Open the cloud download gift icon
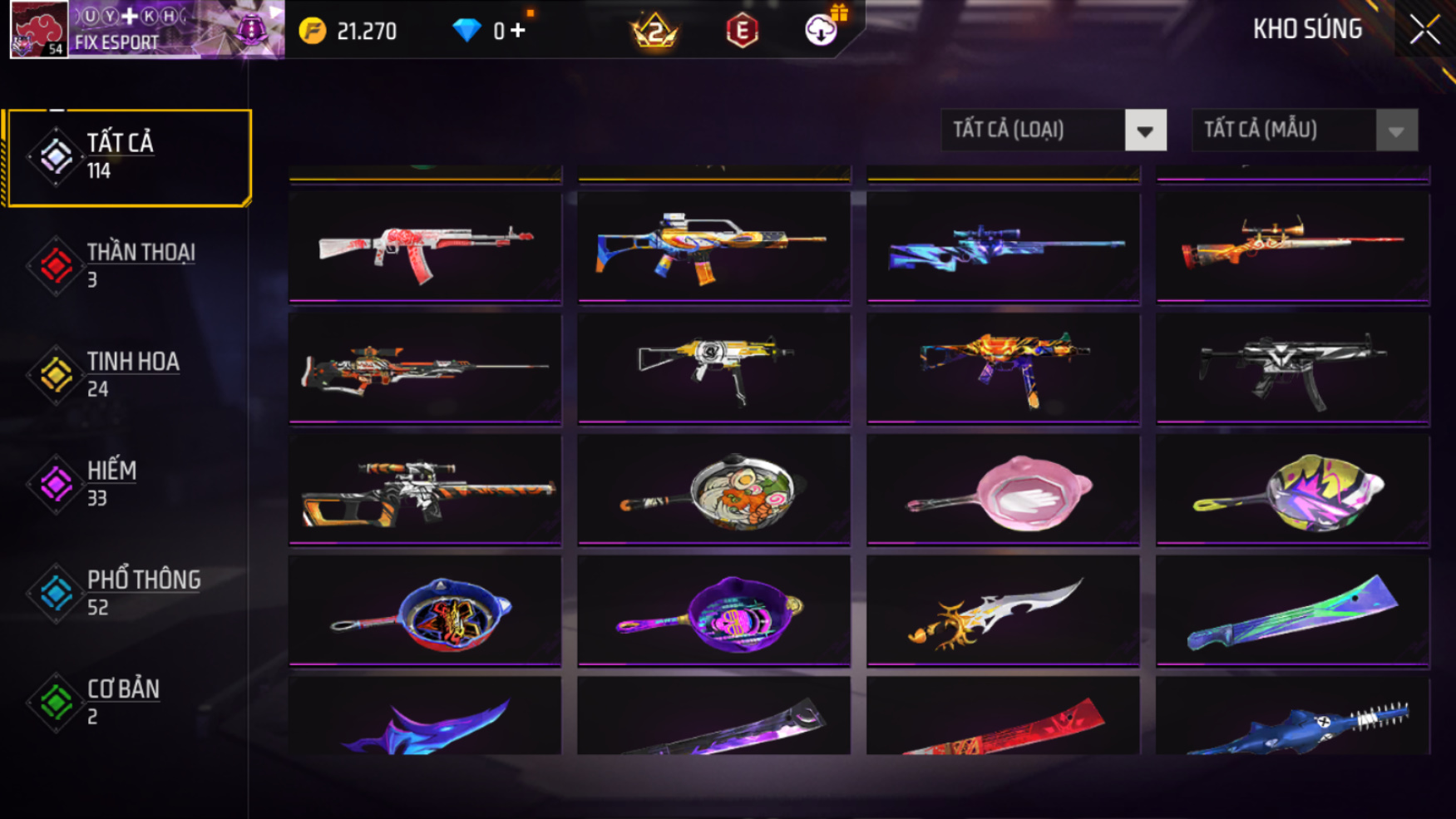This screenshot has width=1456, height=819. click(822, 30)
